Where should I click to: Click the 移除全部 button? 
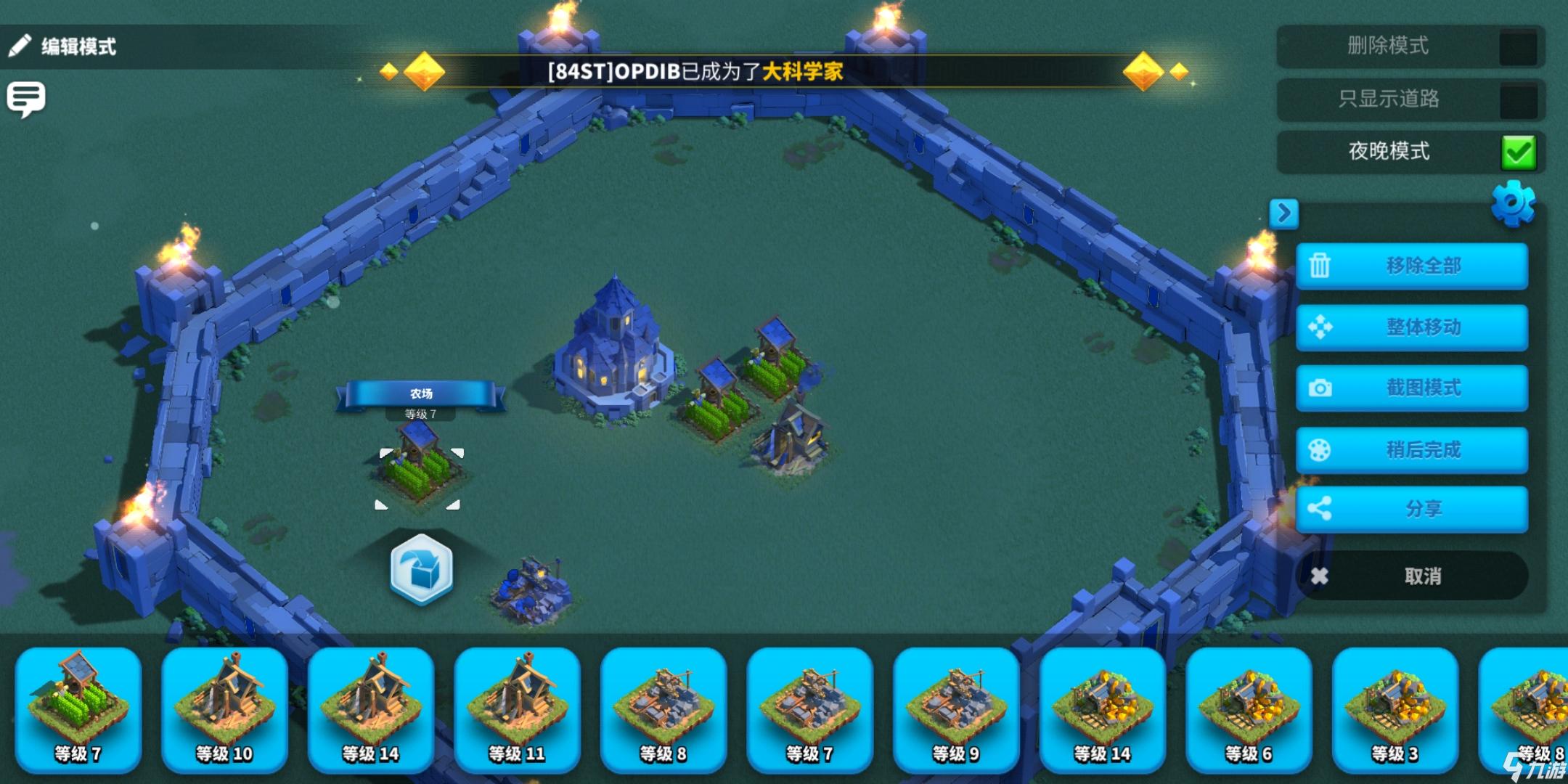1412,266
